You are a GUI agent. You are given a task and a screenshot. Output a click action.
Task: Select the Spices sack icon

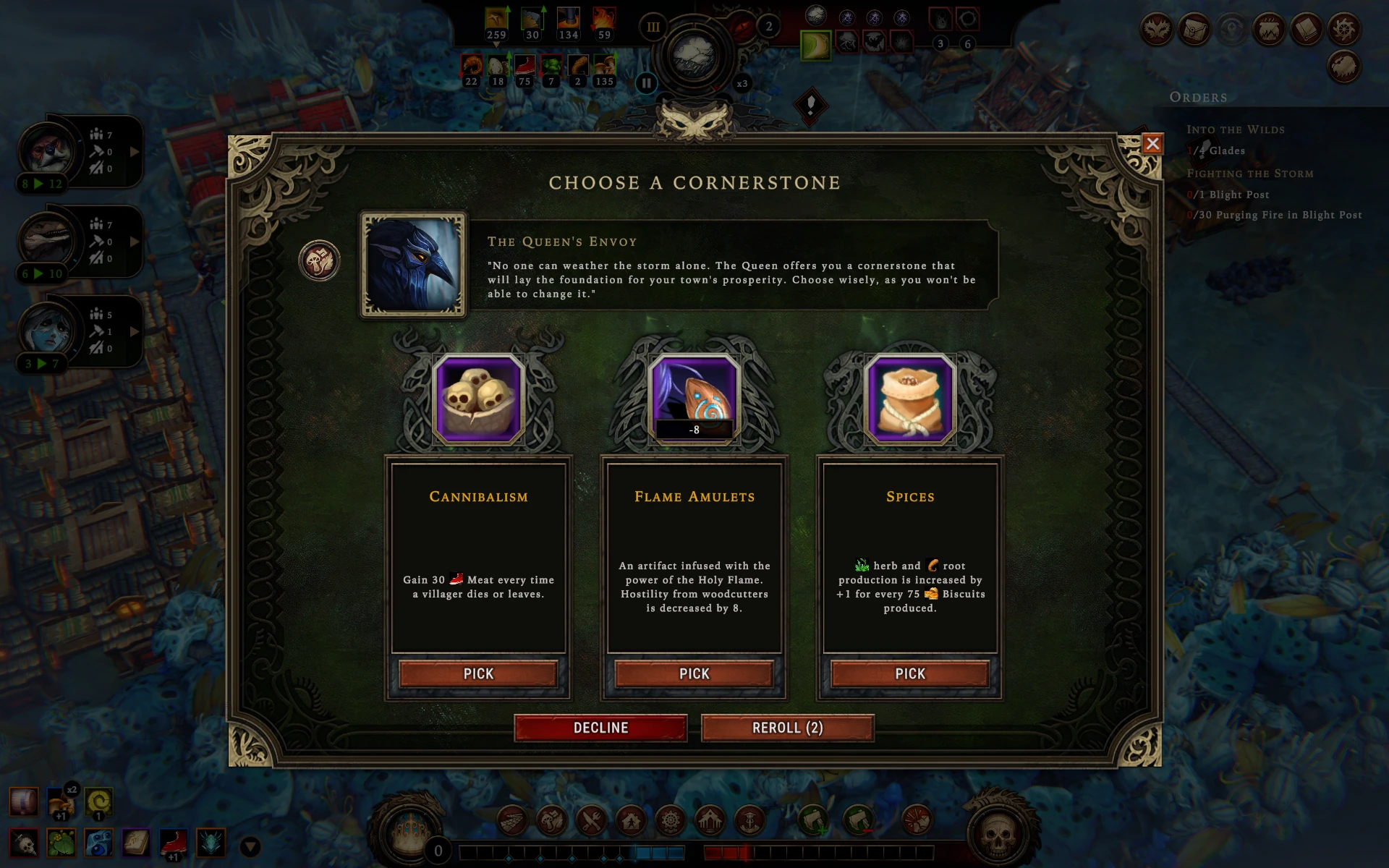pyautogui.click(x=910, y=399)
